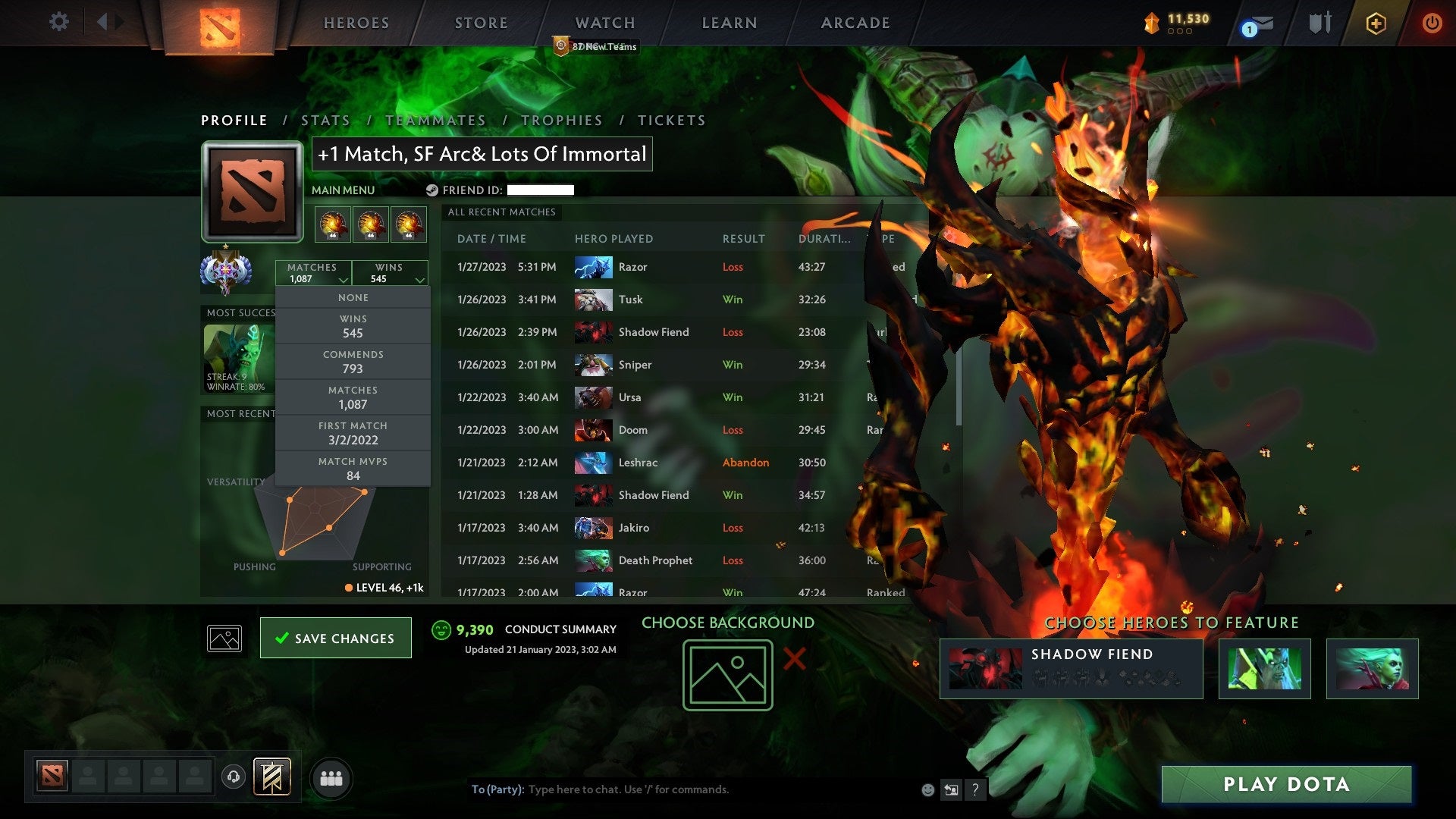This screenshot has width=1456, height=819.
Task: Open the ARCADE menu
Action: [x=855, y=22]
